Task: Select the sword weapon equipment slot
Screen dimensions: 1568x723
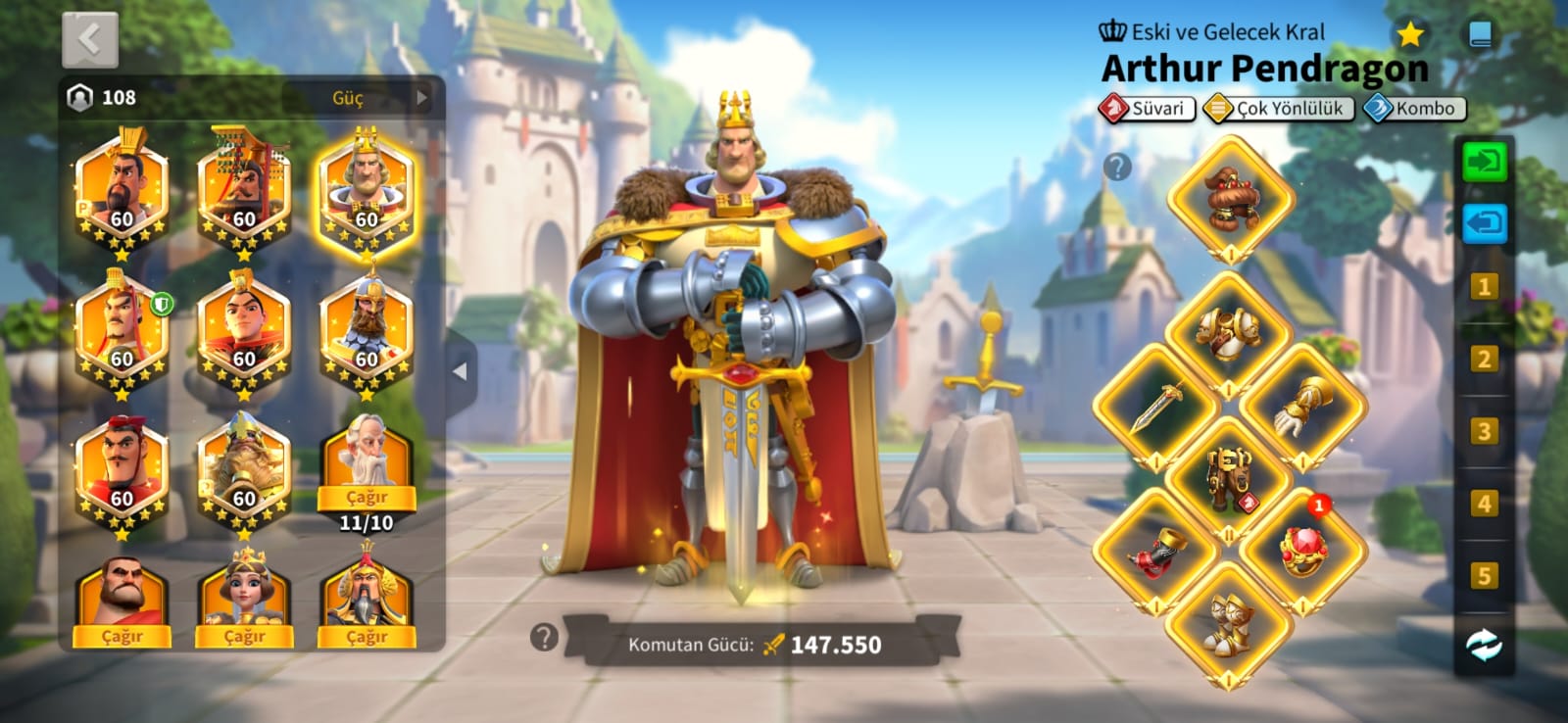Action: 1156,408
